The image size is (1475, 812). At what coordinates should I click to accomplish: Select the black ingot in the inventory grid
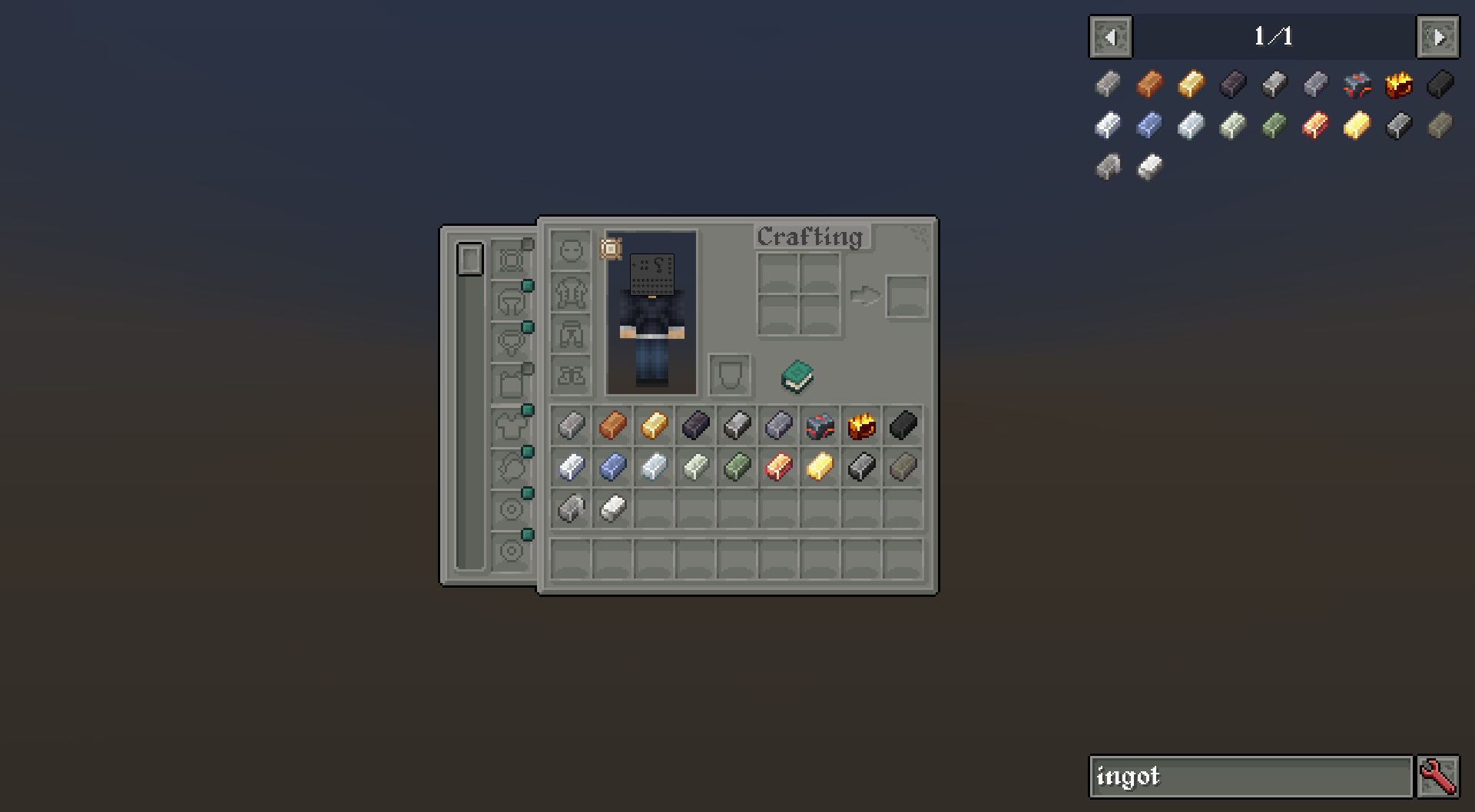903,425
